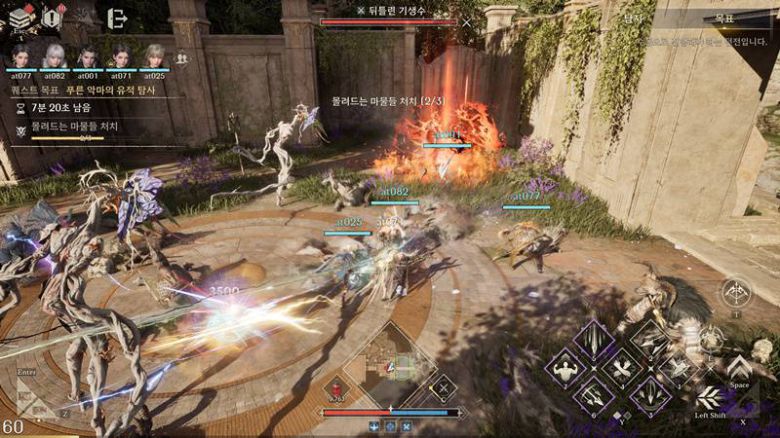Viewport: 780px width, 438px height.
Task: Select party member at071 portrait
Action: click(121, 56)
